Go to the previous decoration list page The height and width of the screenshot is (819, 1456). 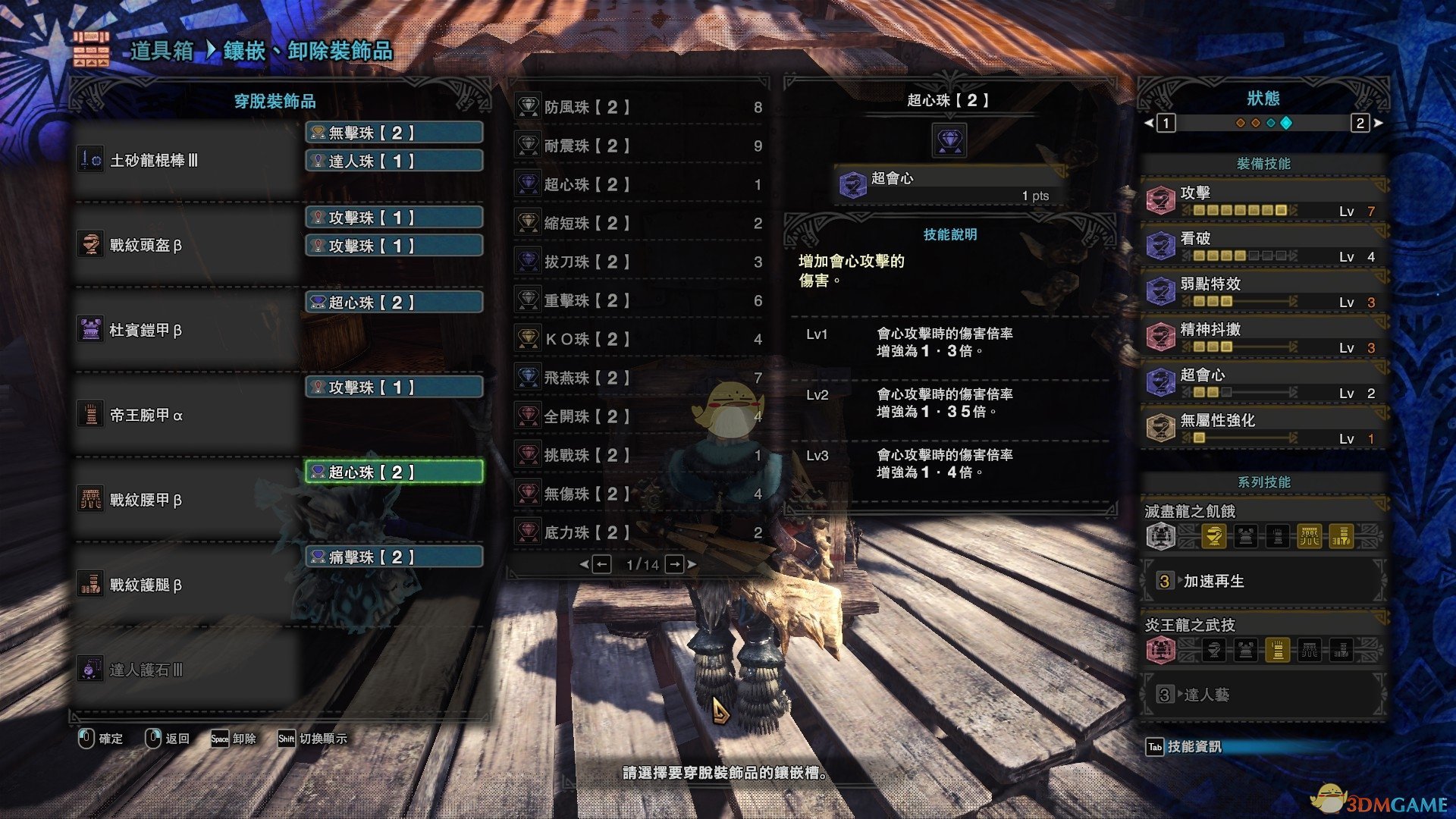[601, 564]
